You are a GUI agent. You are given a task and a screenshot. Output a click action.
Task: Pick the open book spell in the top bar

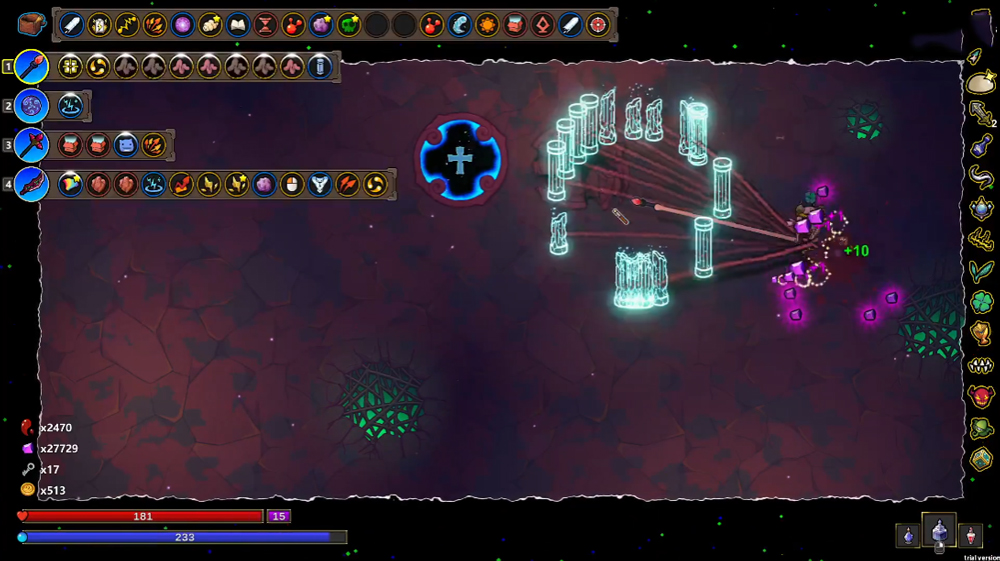[238, 25]
